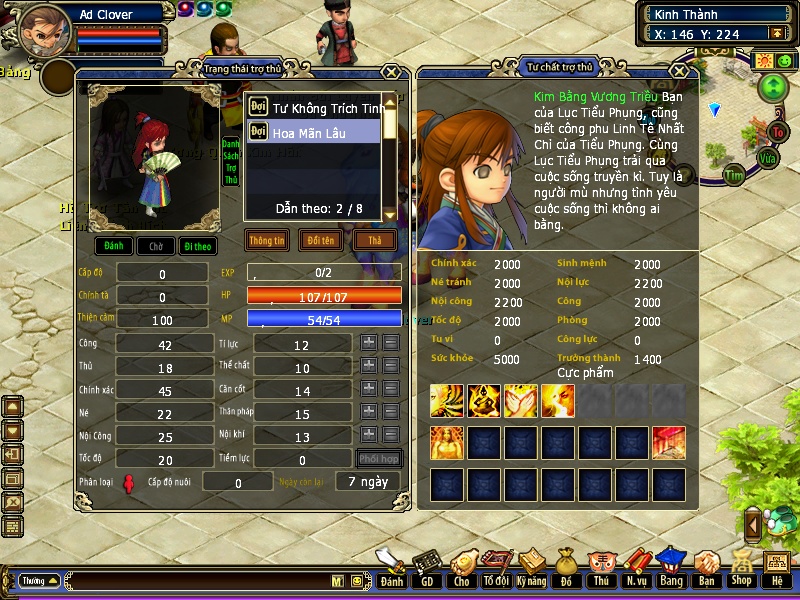Open the Shop from bottom toolbar
The height and width of the screenshot is (600, 800).
[741, 570]
